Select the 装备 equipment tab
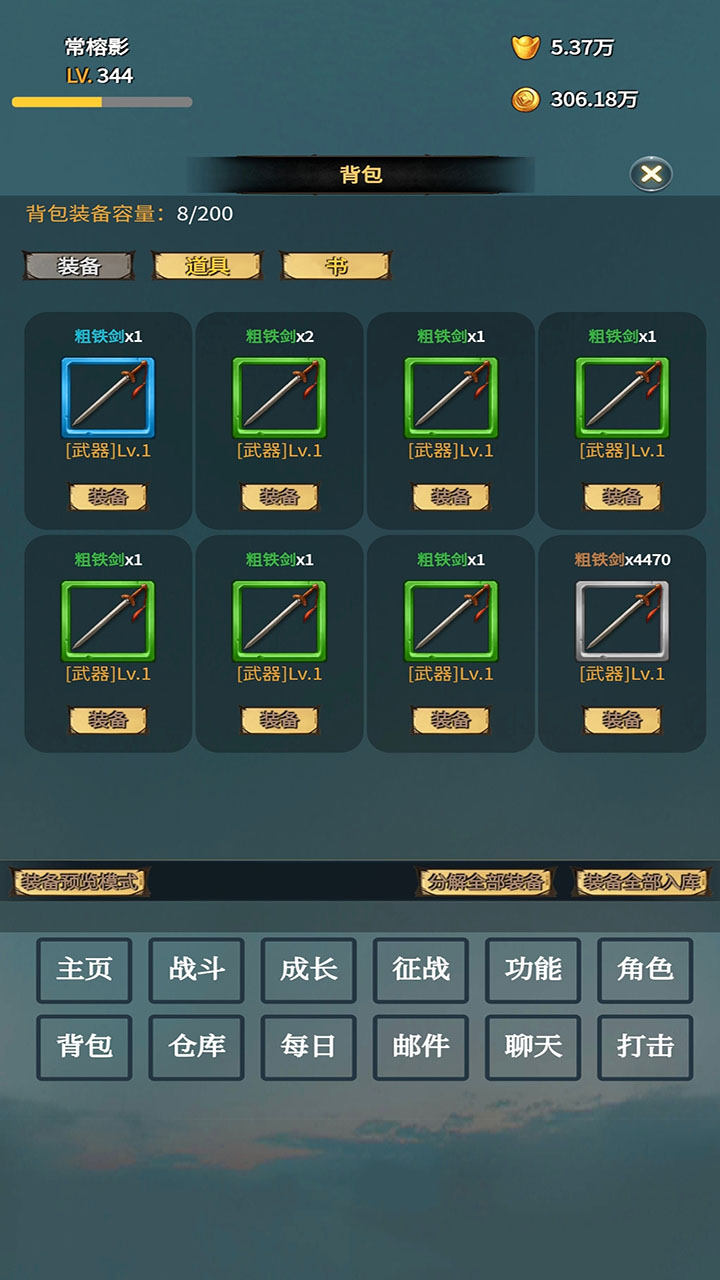 coord(79,265)
